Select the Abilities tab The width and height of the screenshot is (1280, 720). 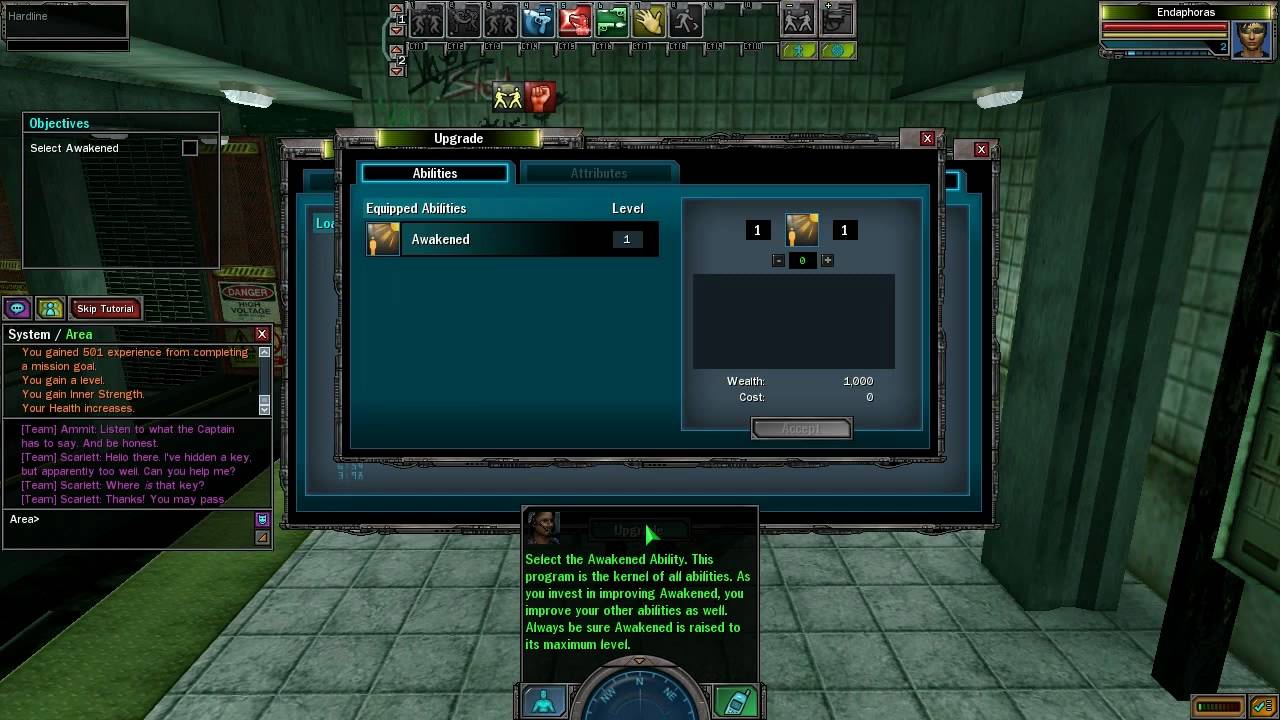(435, 173)
